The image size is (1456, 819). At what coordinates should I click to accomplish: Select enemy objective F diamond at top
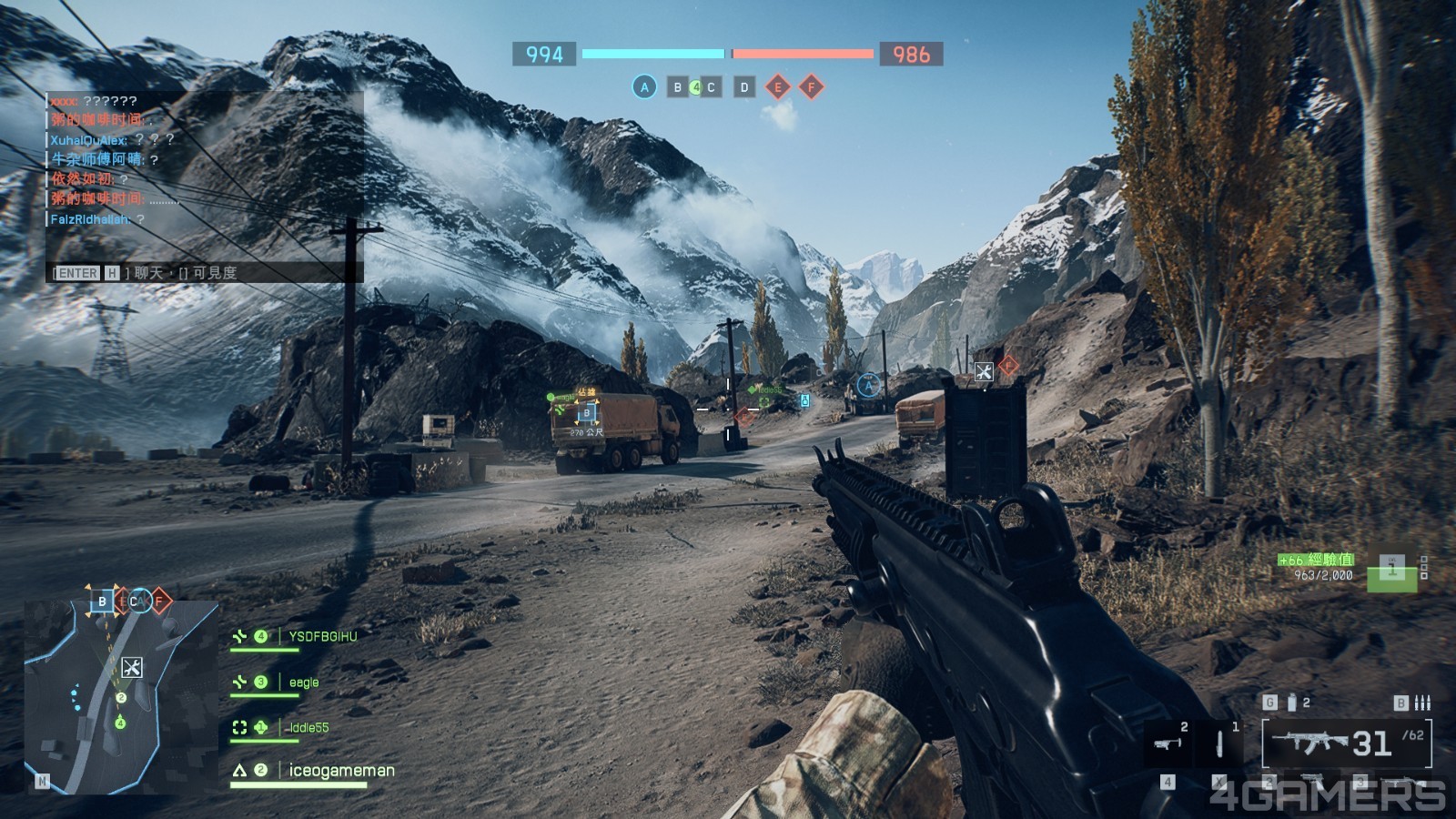pyautogui.click(x=811, y=87)
